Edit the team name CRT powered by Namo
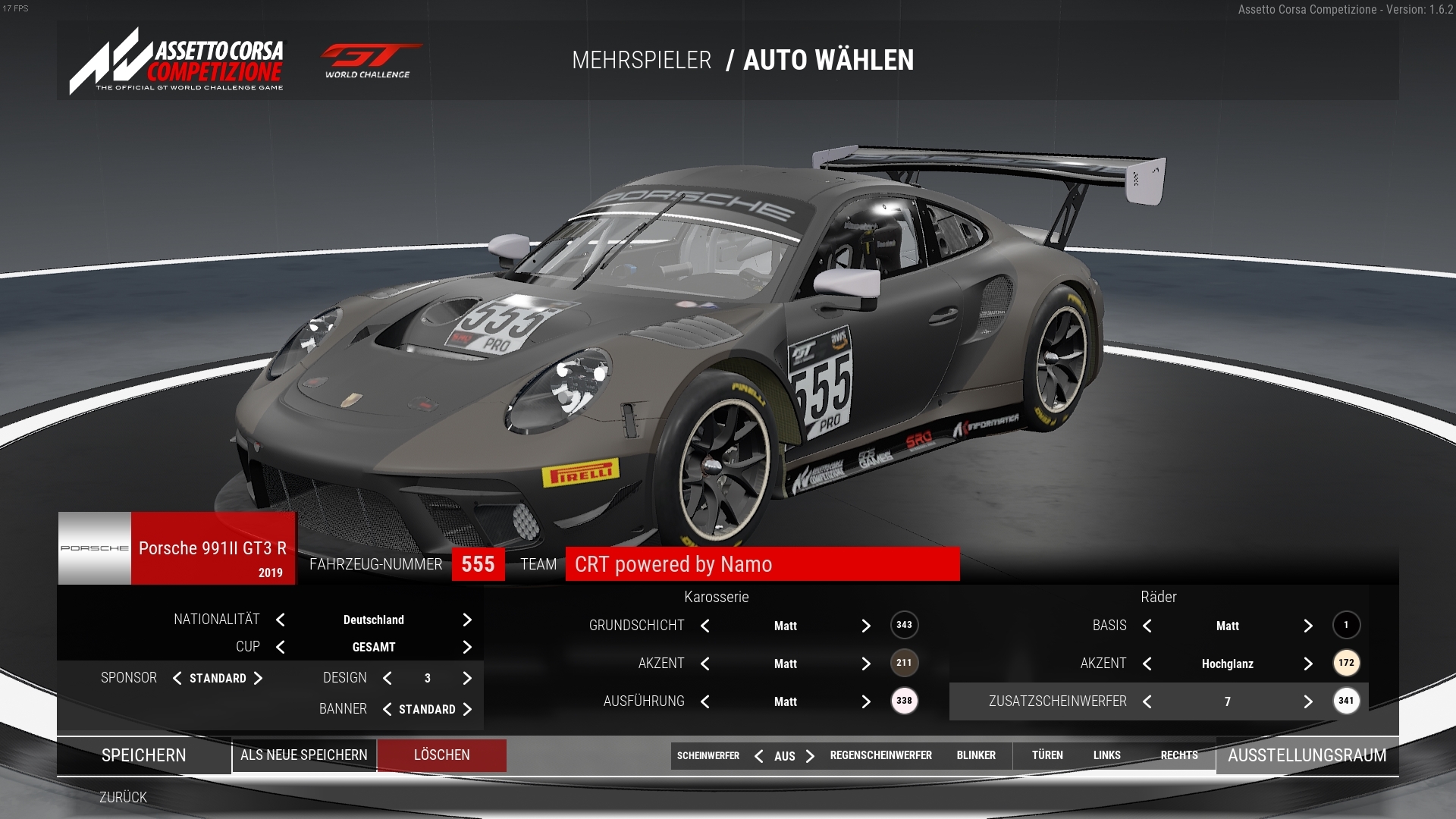1456x819 pixels. 762,564
